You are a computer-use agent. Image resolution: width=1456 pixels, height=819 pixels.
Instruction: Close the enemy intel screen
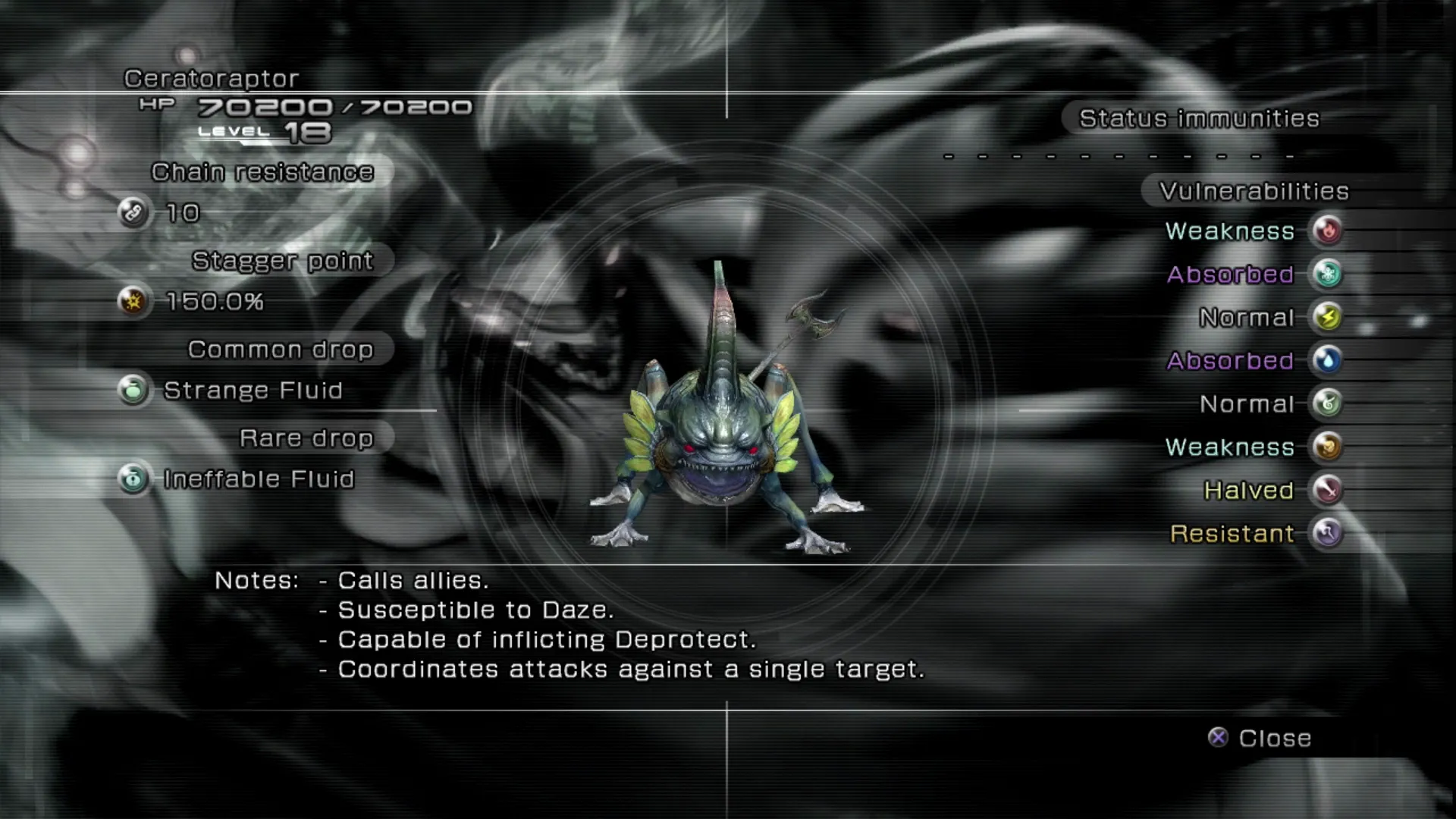[x=1260, y=738]
